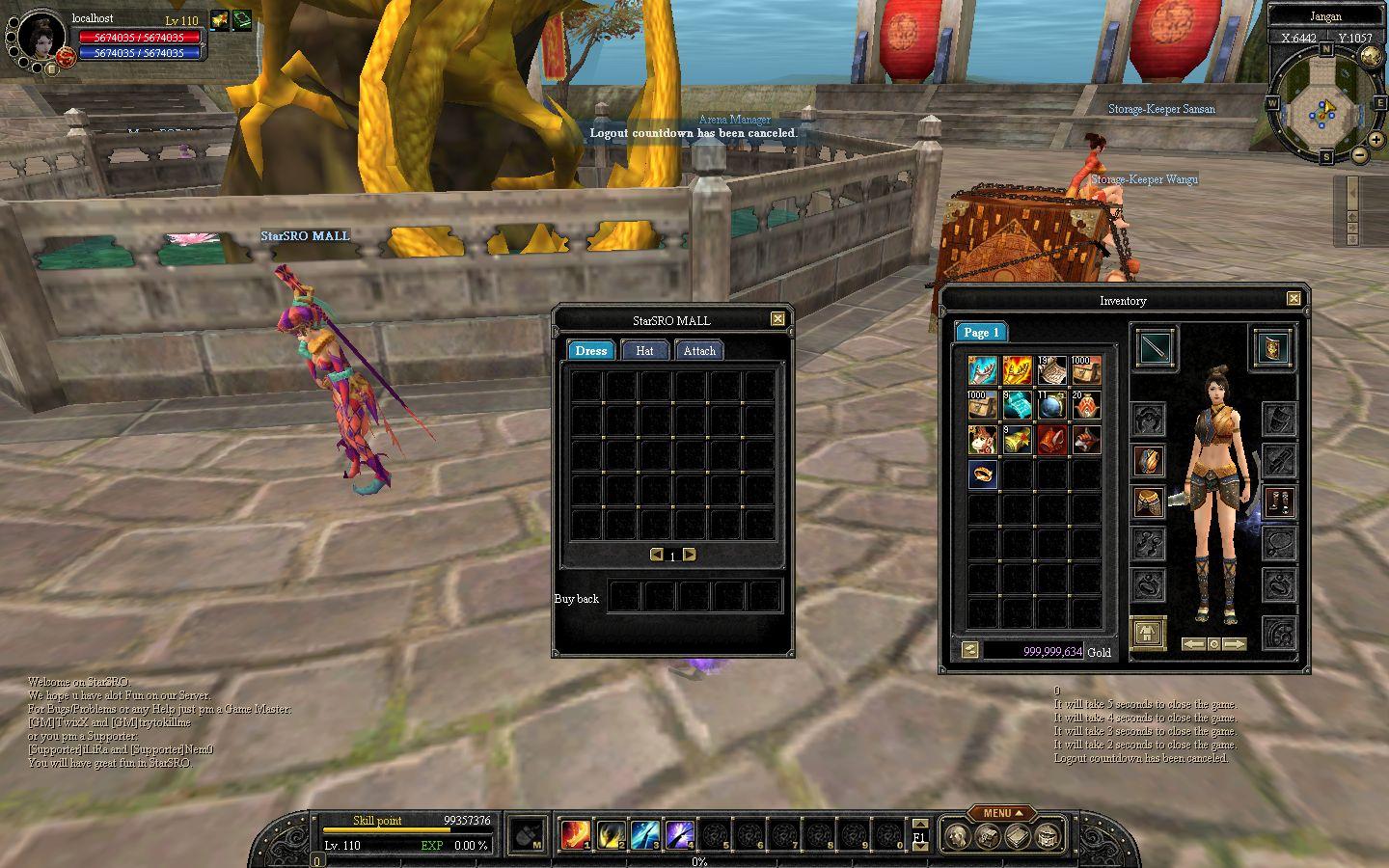The height and width of the screenshot is (868, 1389).
Task: Click the equipped sword weapon slot
Action: tap(1154, 347)
